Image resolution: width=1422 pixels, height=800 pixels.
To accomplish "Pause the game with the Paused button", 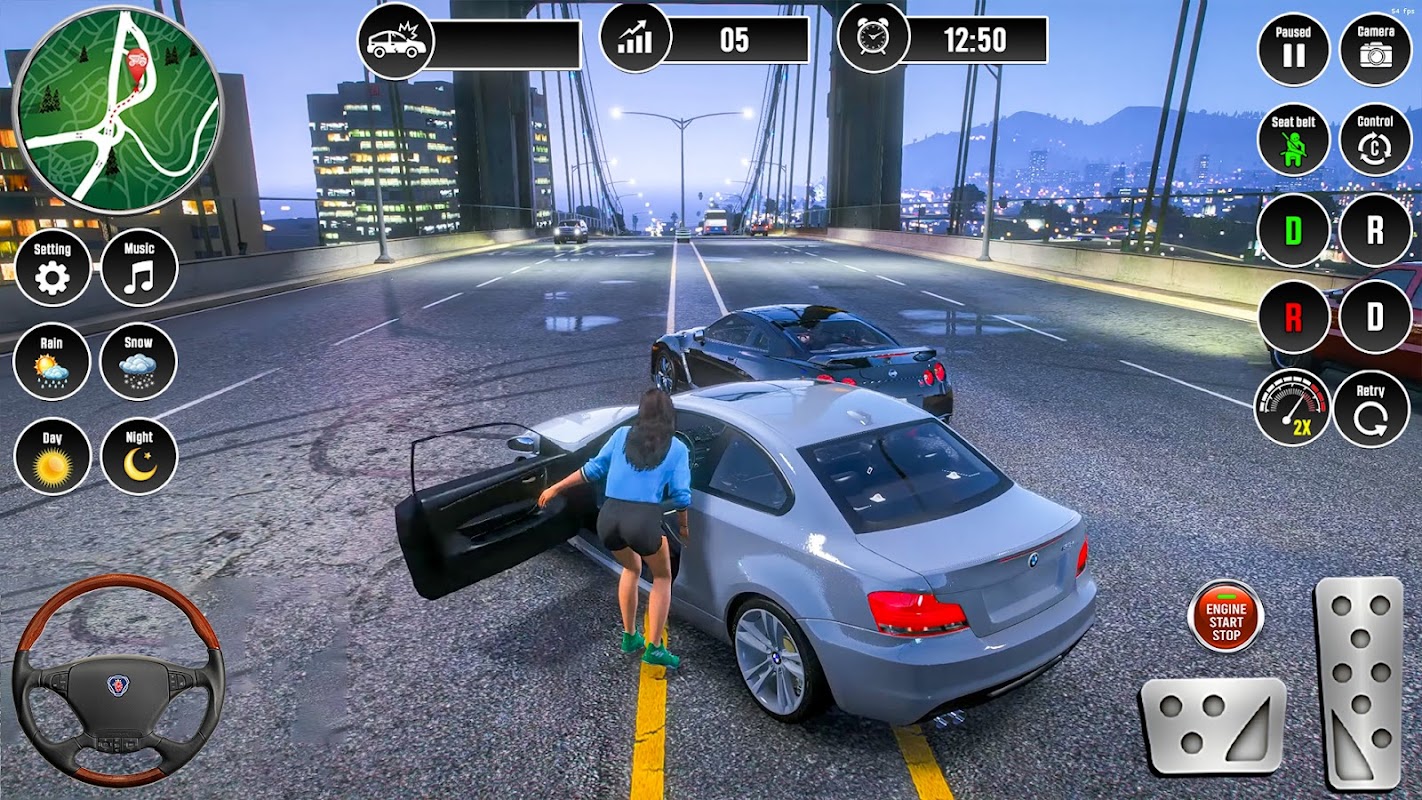I will pos(1293,49).
